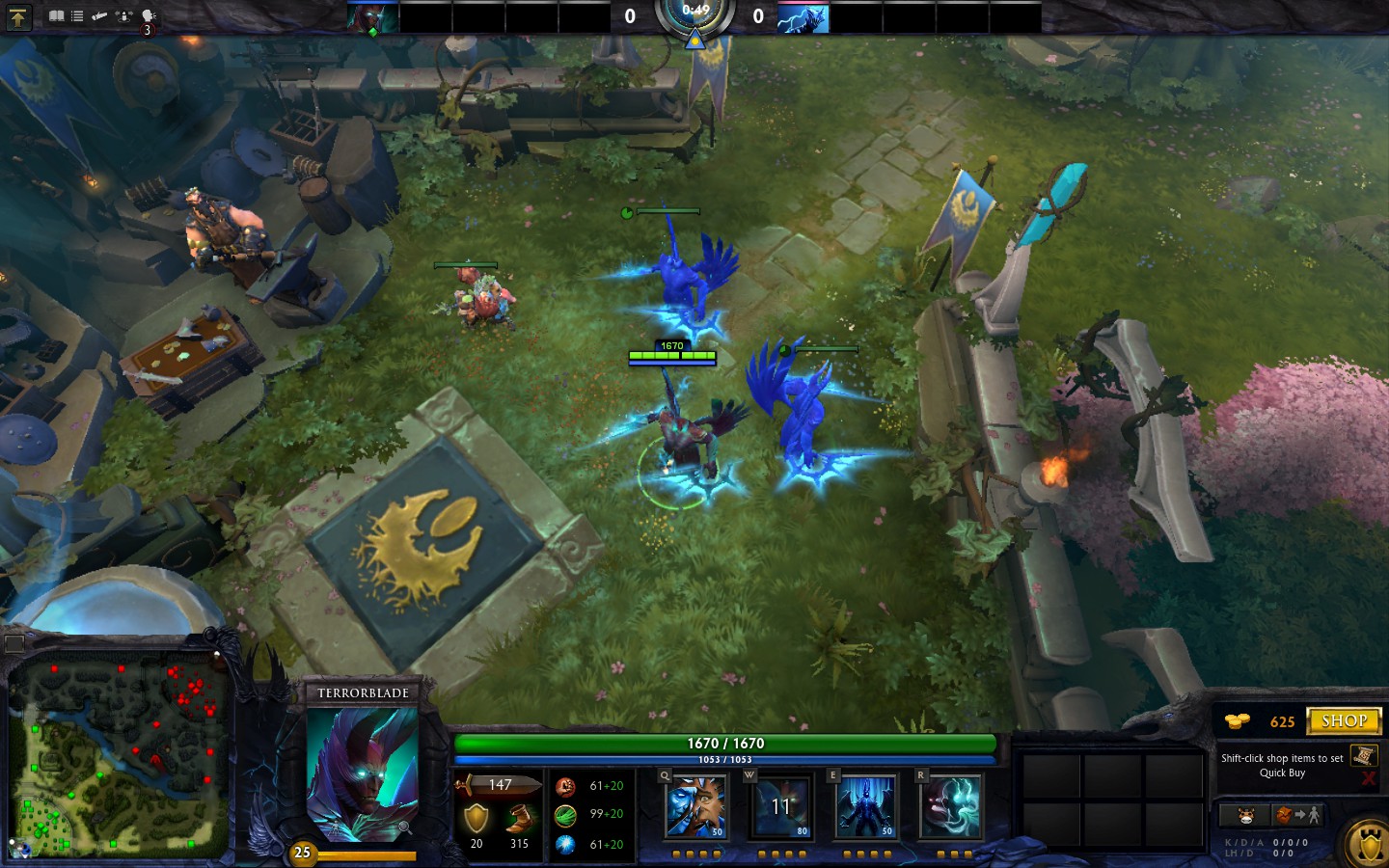Select the Terrorblade hero portrait
This screenshot has height=868, width=1389.
pos(364,772)
